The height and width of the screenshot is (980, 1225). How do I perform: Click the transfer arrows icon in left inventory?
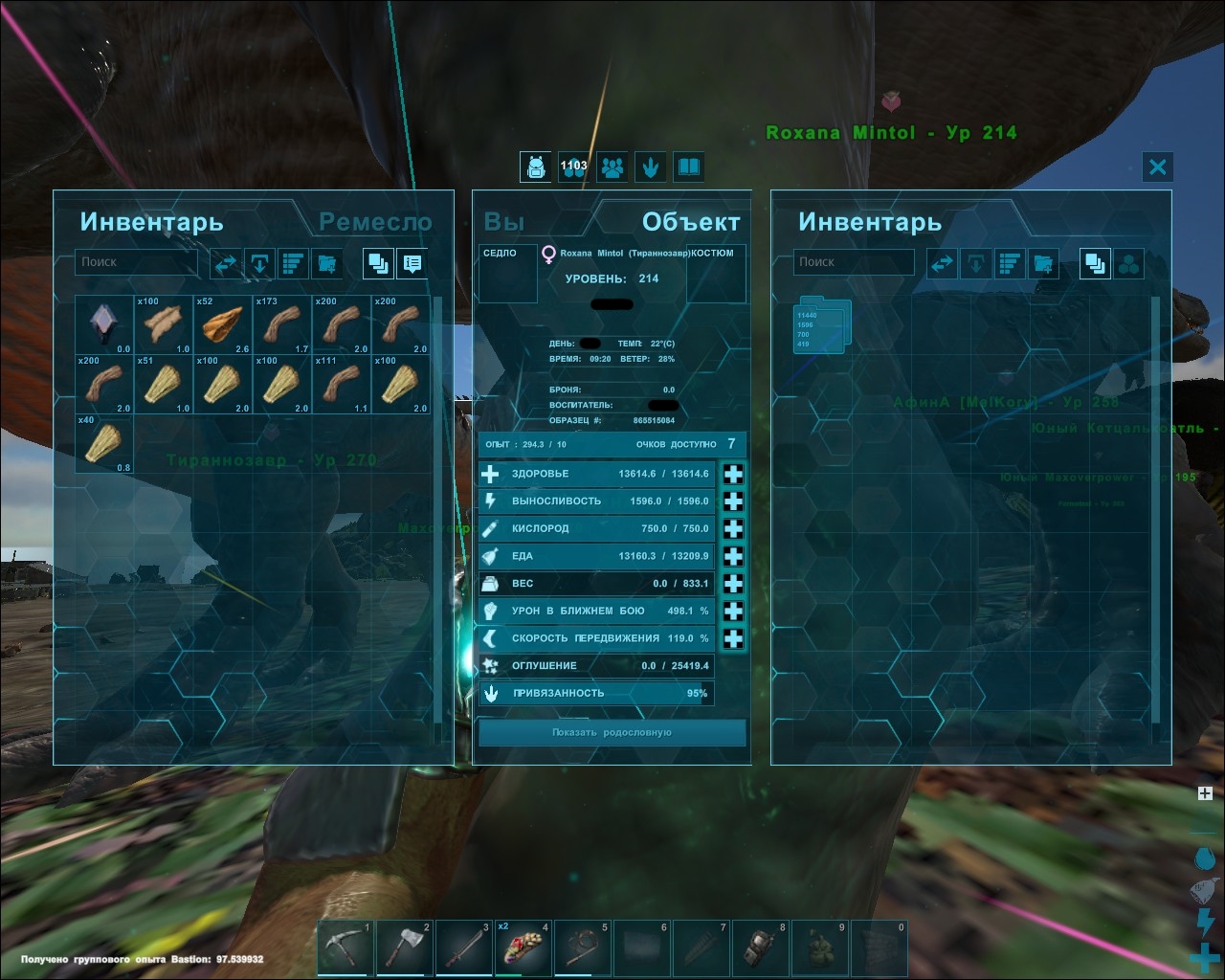coord(226,263)
